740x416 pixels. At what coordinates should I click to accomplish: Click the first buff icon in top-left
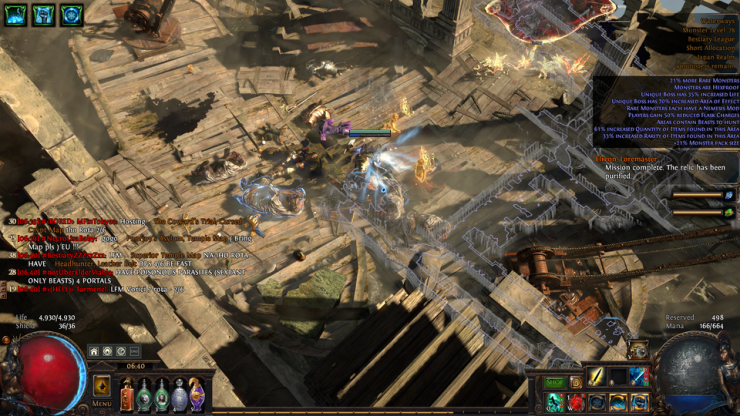tap(16, 15)
